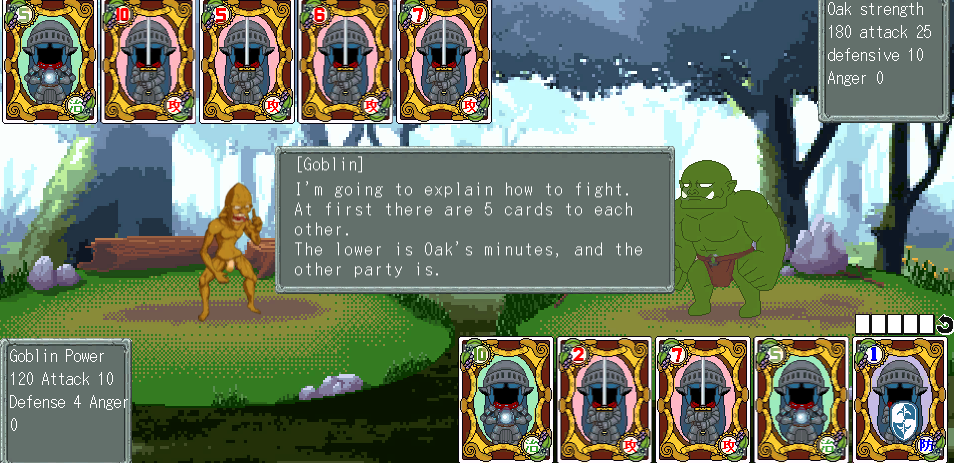Inspect the opponent's attack card numbered 10
The image size is (954, 463).
click(x=148, y=62)
